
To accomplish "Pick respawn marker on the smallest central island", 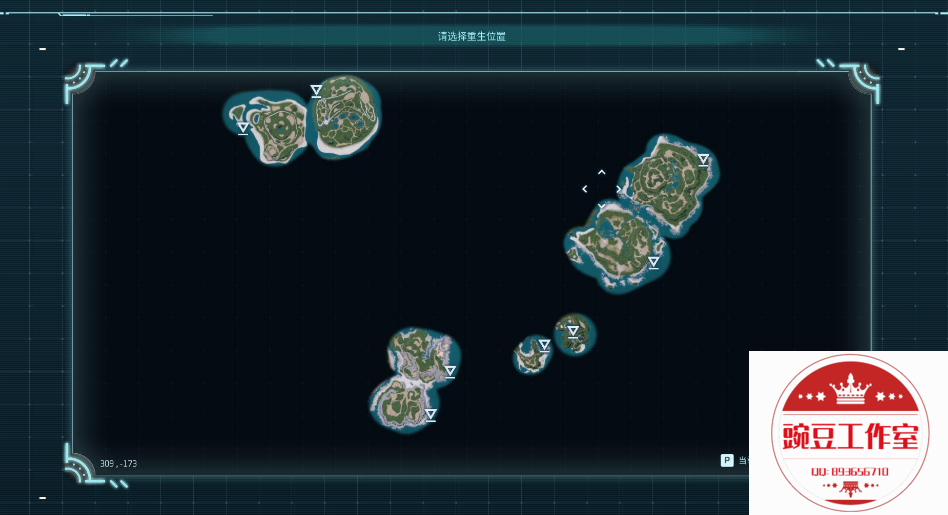I will (x=544, y=345).
